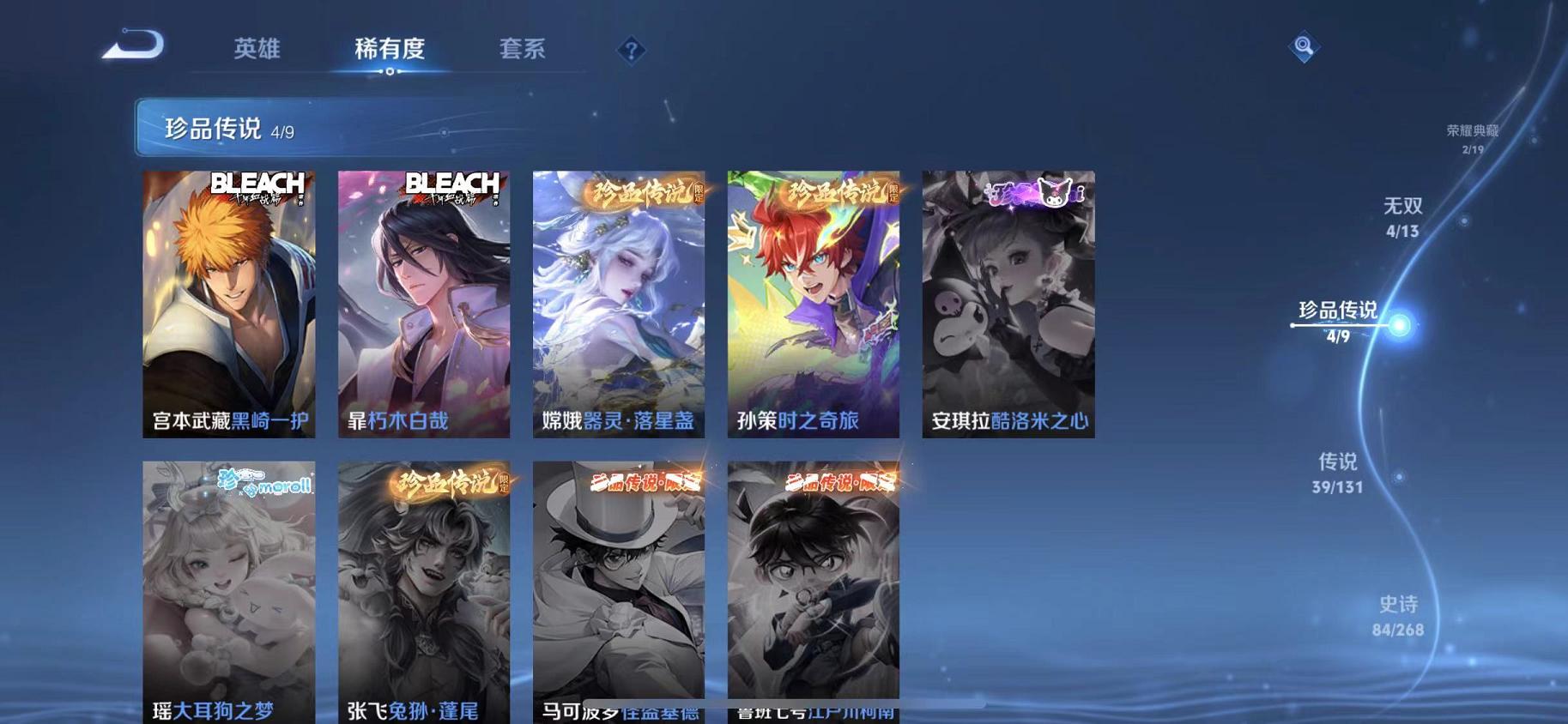Open the 暃朽木白哉 BLEACH skin
The width and height of the screenshot is (1568, 724).
click(x=423, y=305)
